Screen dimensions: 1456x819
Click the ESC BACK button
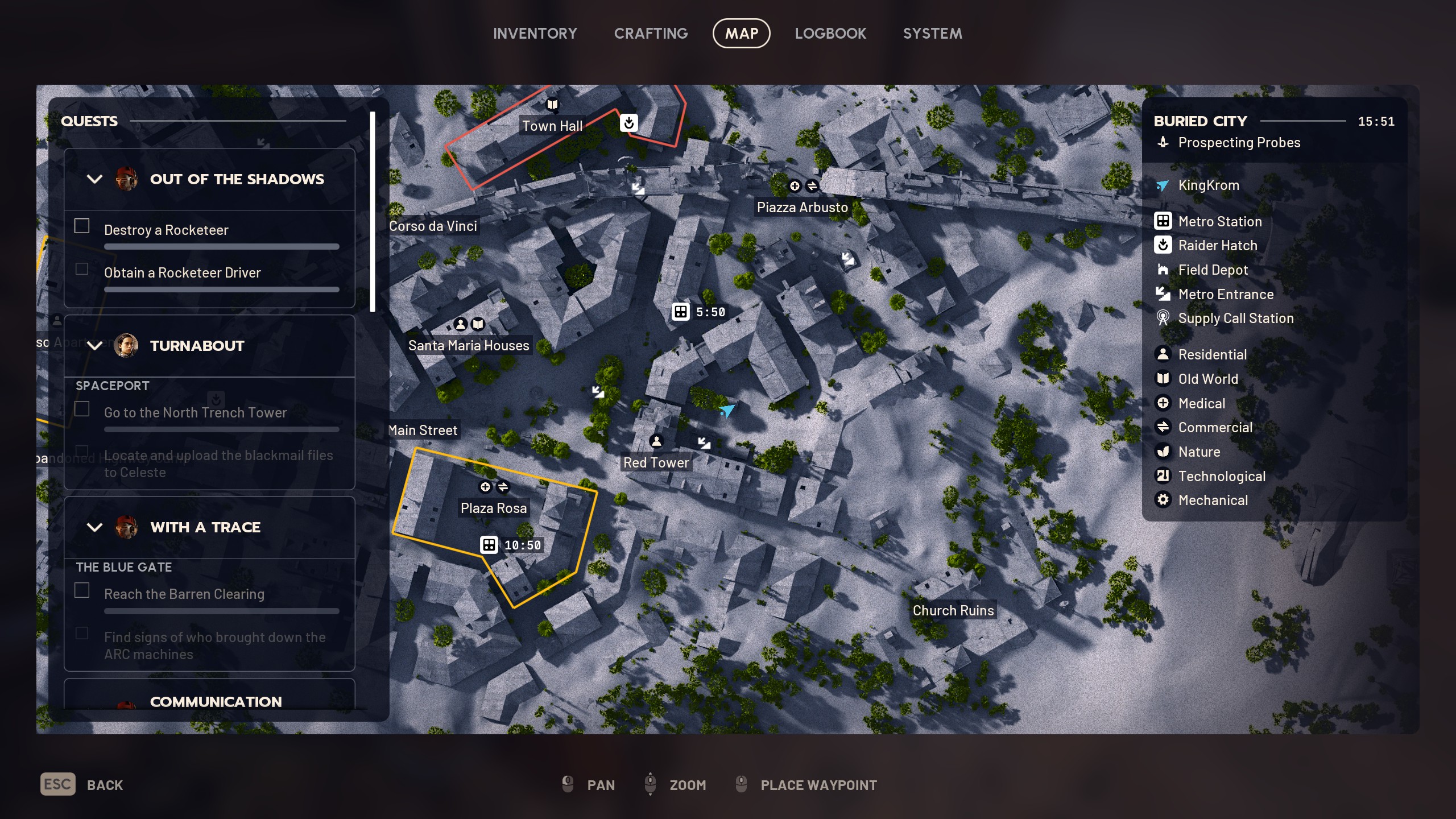click(81, 784)
